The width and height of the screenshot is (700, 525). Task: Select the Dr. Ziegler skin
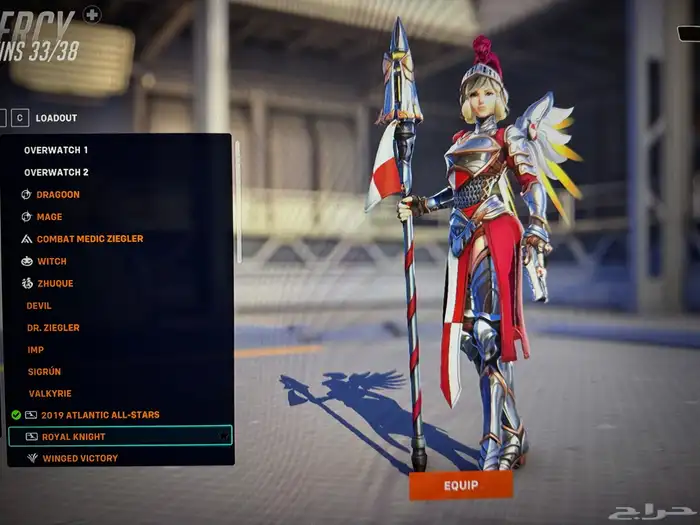(x=53, y=327)
